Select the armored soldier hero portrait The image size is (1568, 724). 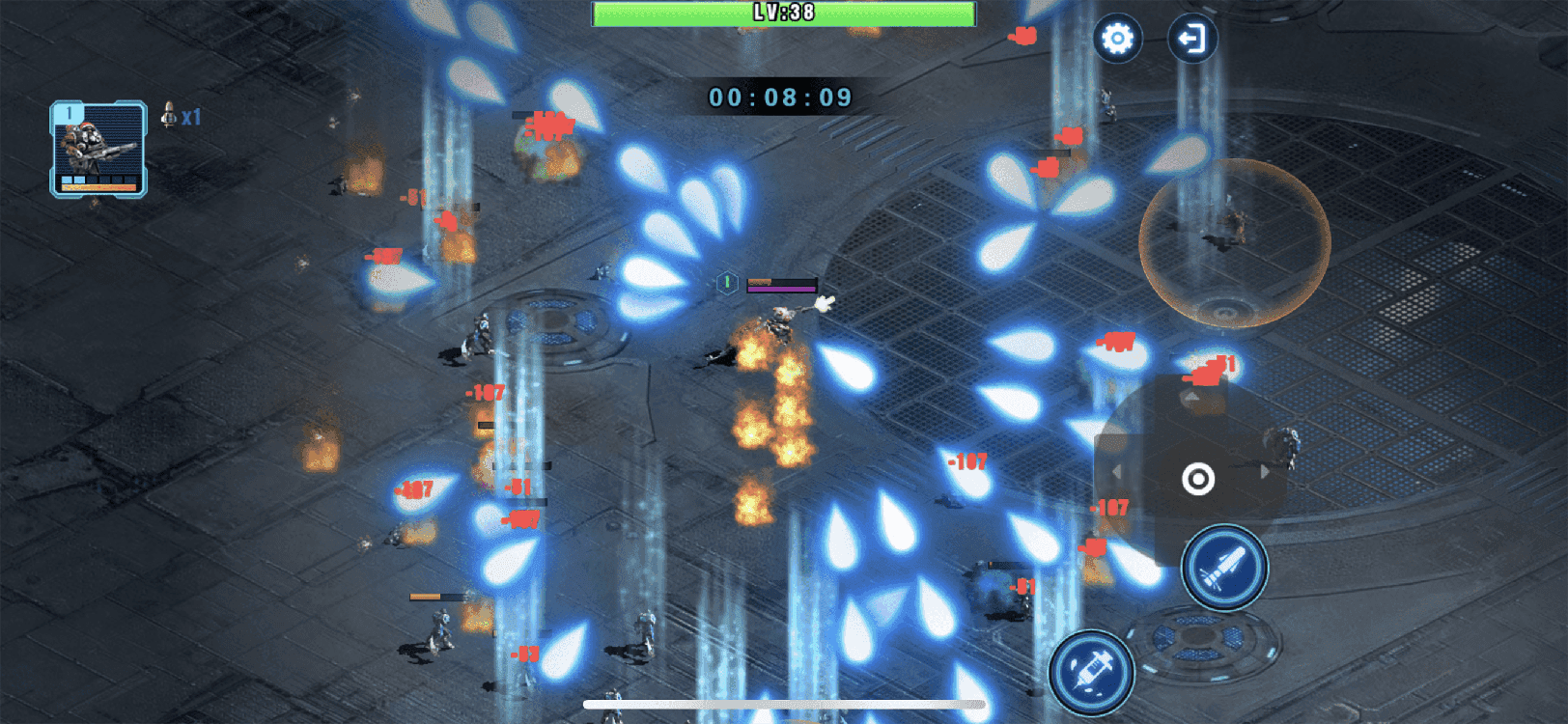click(98, 149)
